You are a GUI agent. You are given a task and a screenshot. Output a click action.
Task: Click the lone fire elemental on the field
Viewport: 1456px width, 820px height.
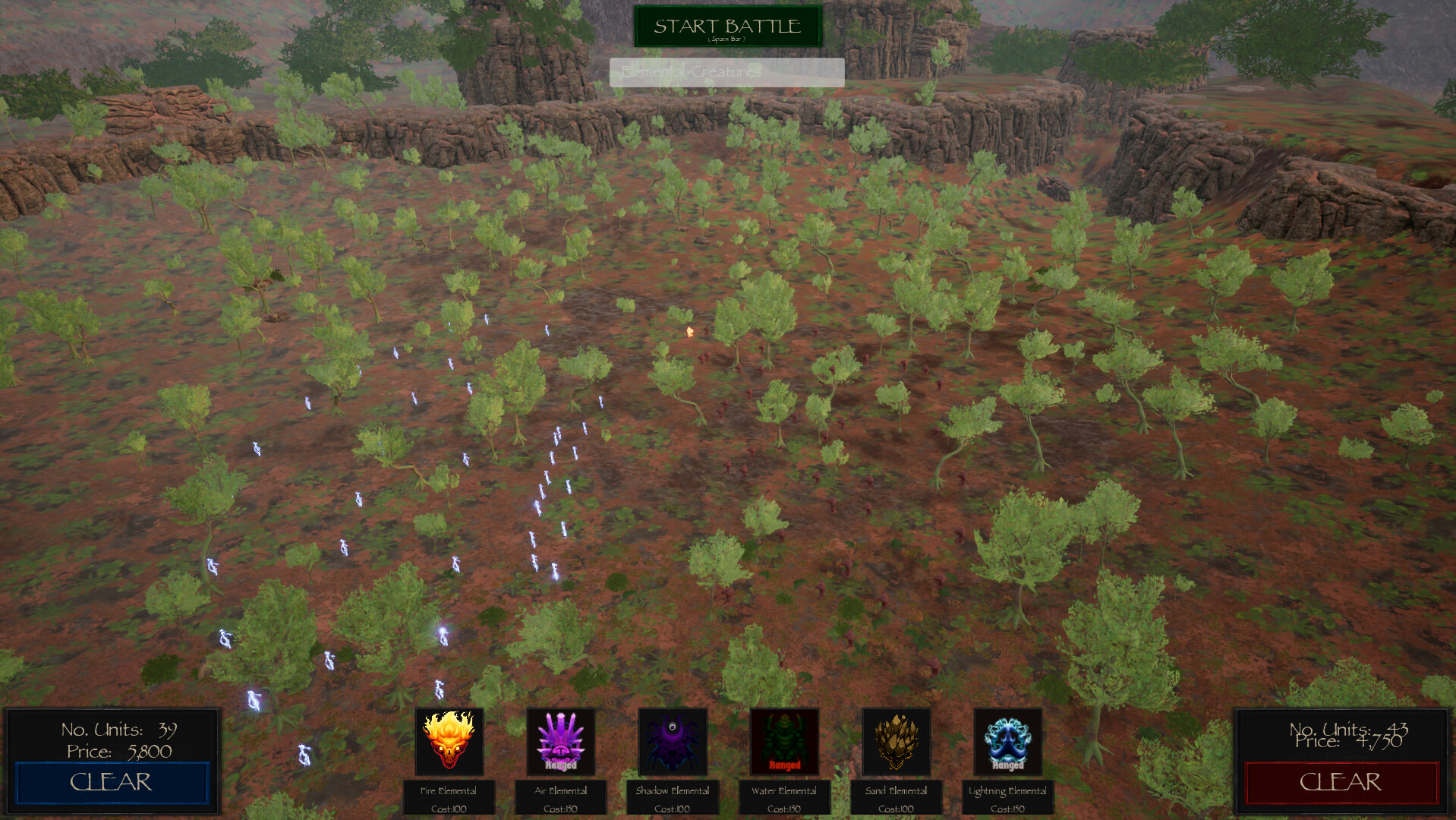(689, 330)
